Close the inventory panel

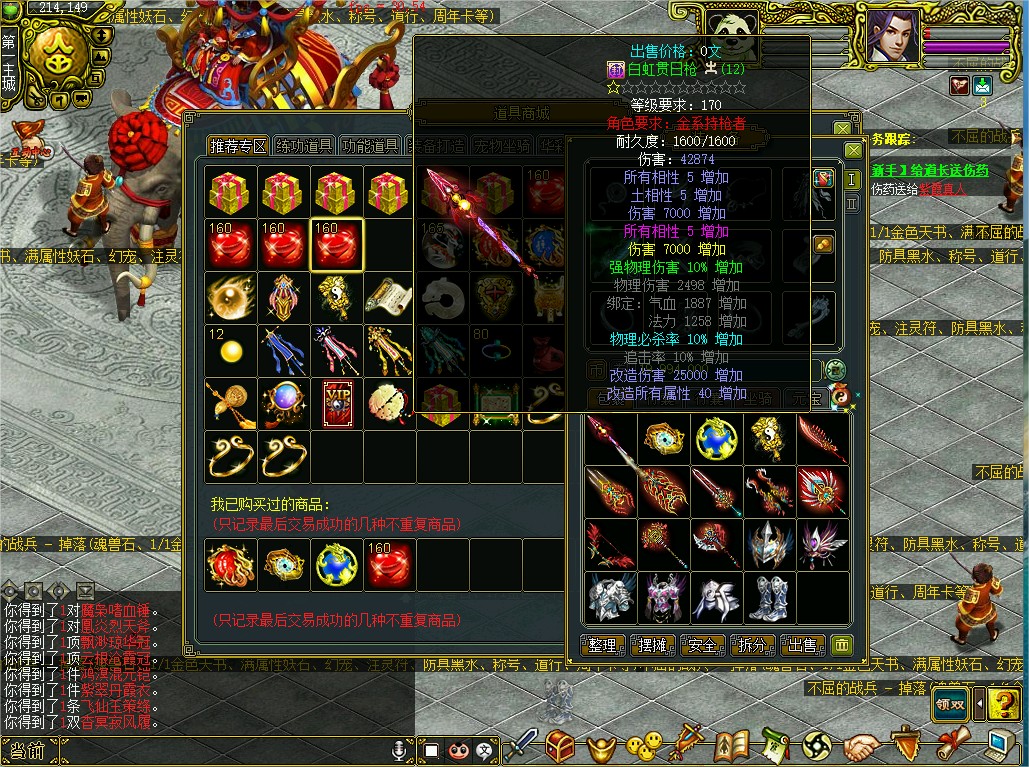(853, 150)
